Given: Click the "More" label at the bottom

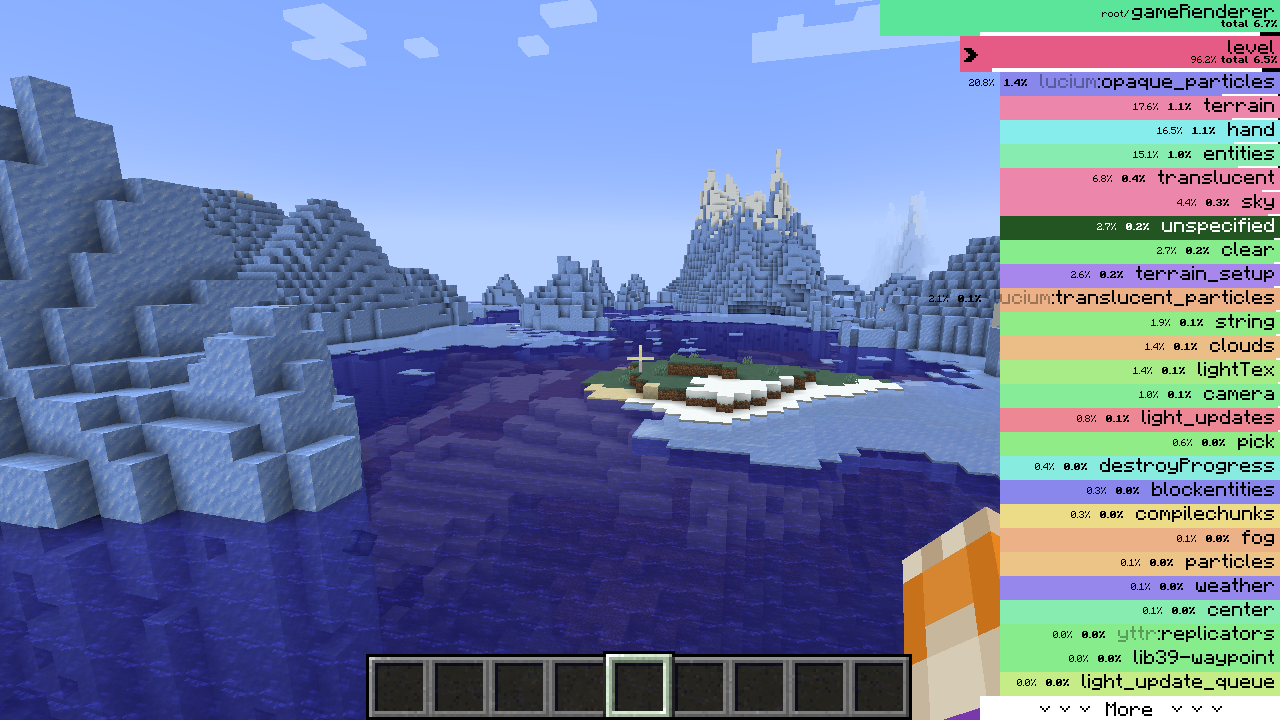Looking at the screenshot, I should coord(1130,710).
